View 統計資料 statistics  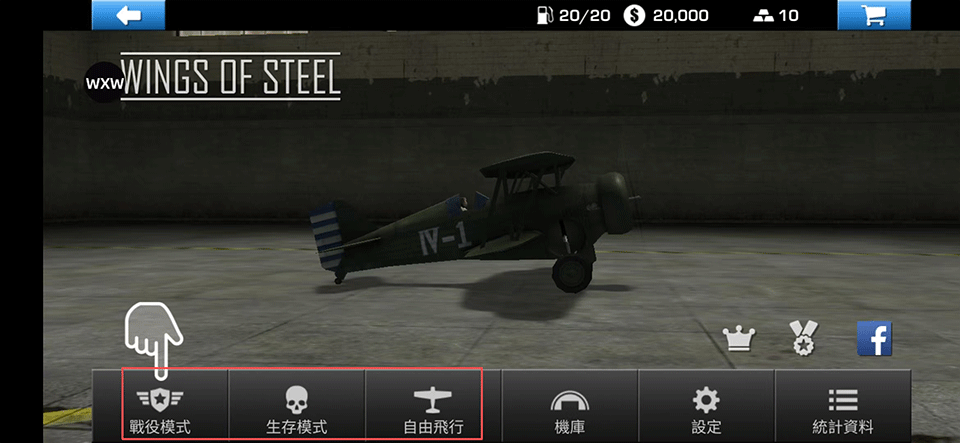pos(843,406)
